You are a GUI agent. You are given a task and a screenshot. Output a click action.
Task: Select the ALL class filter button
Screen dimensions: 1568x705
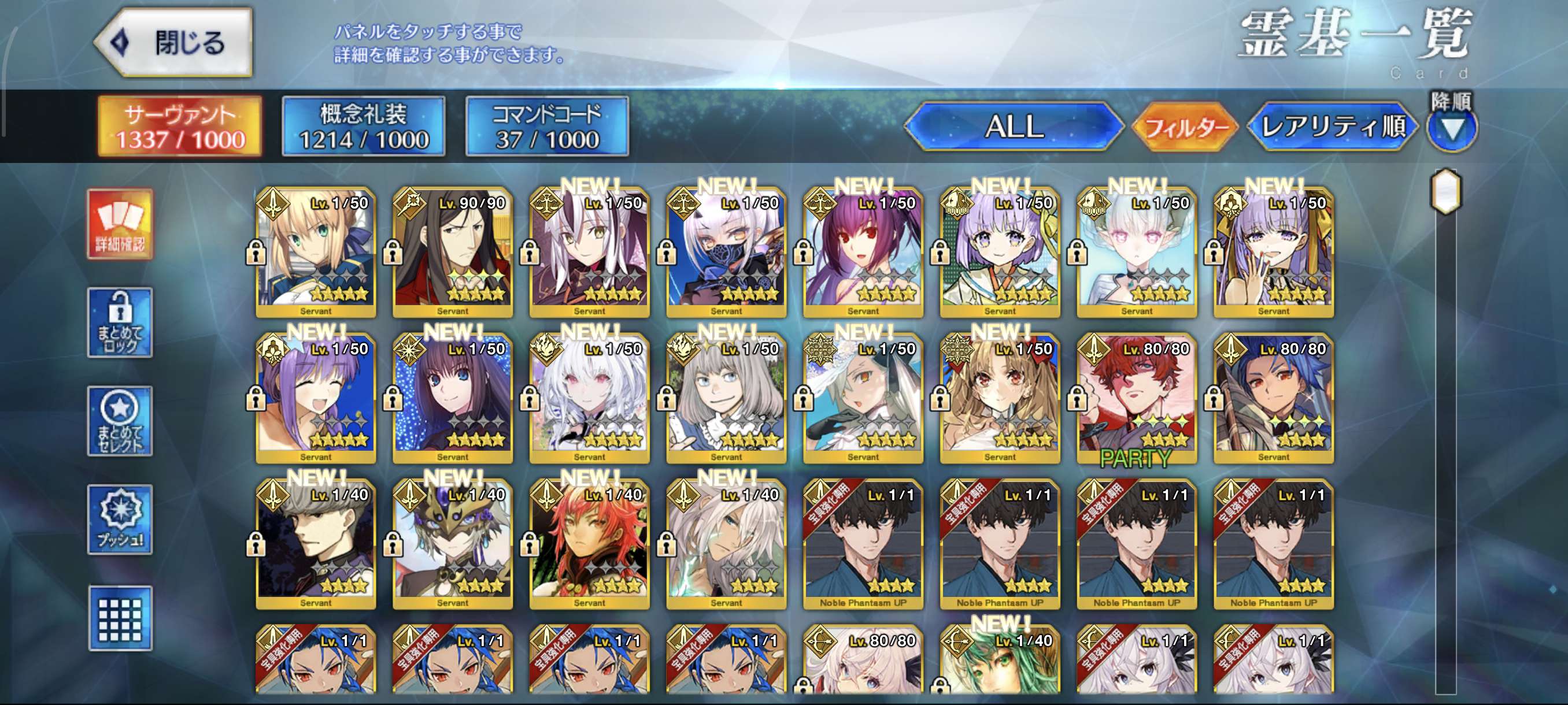[x=1014, y=127]
